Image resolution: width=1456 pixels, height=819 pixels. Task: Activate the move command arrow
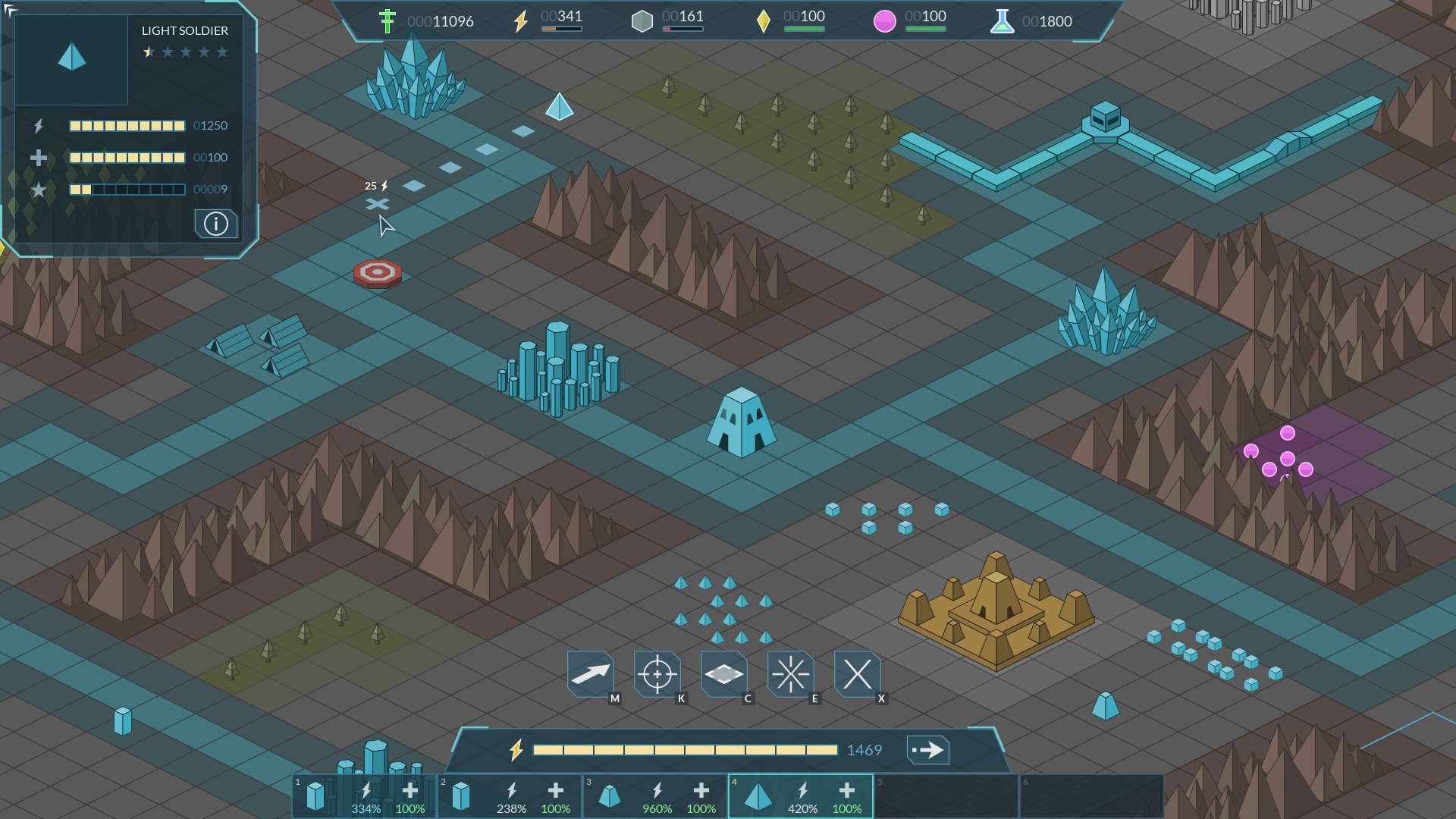591,673
